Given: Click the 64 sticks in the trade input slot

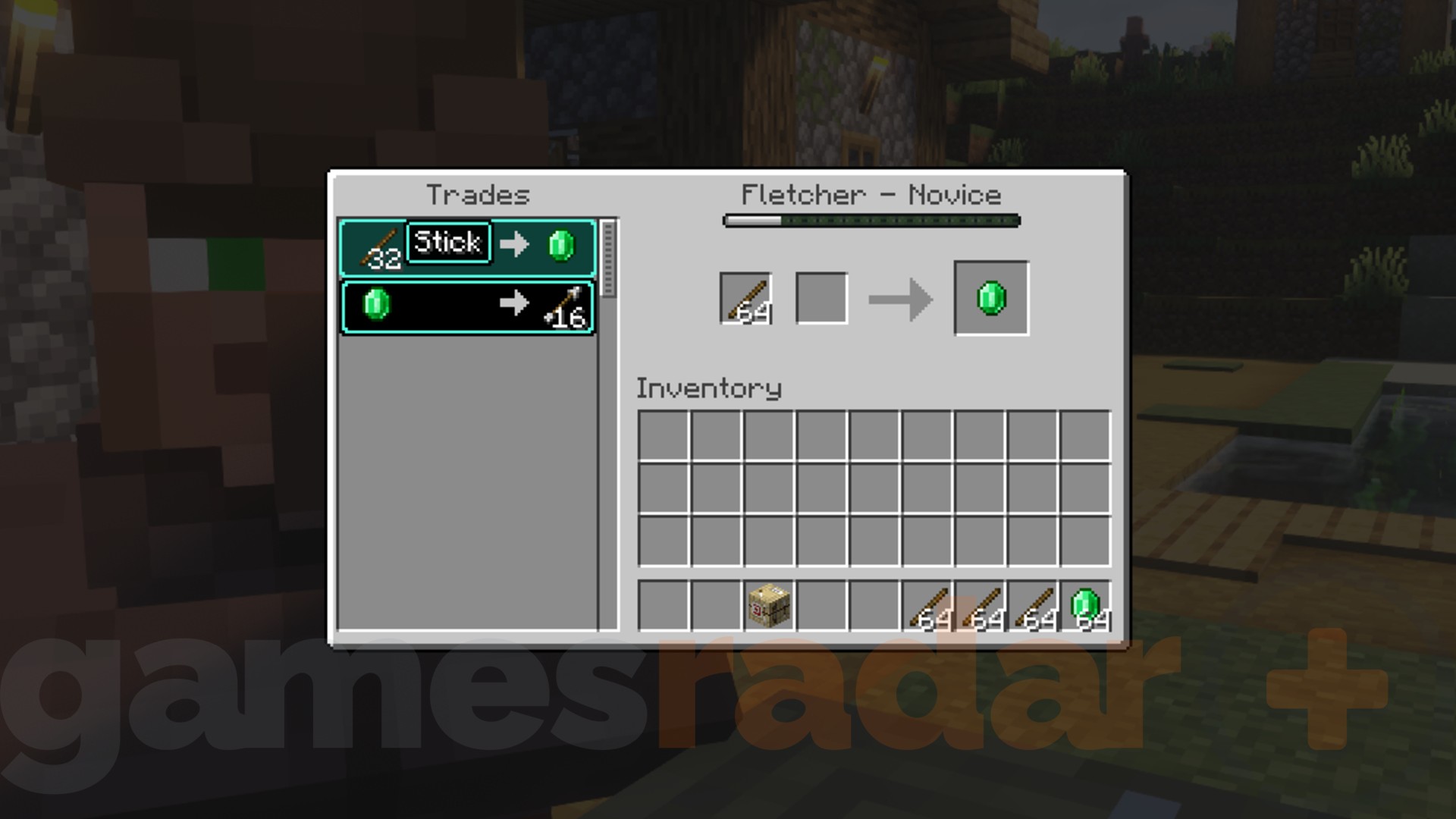Looking at the screenshot, I should point(745,297).
